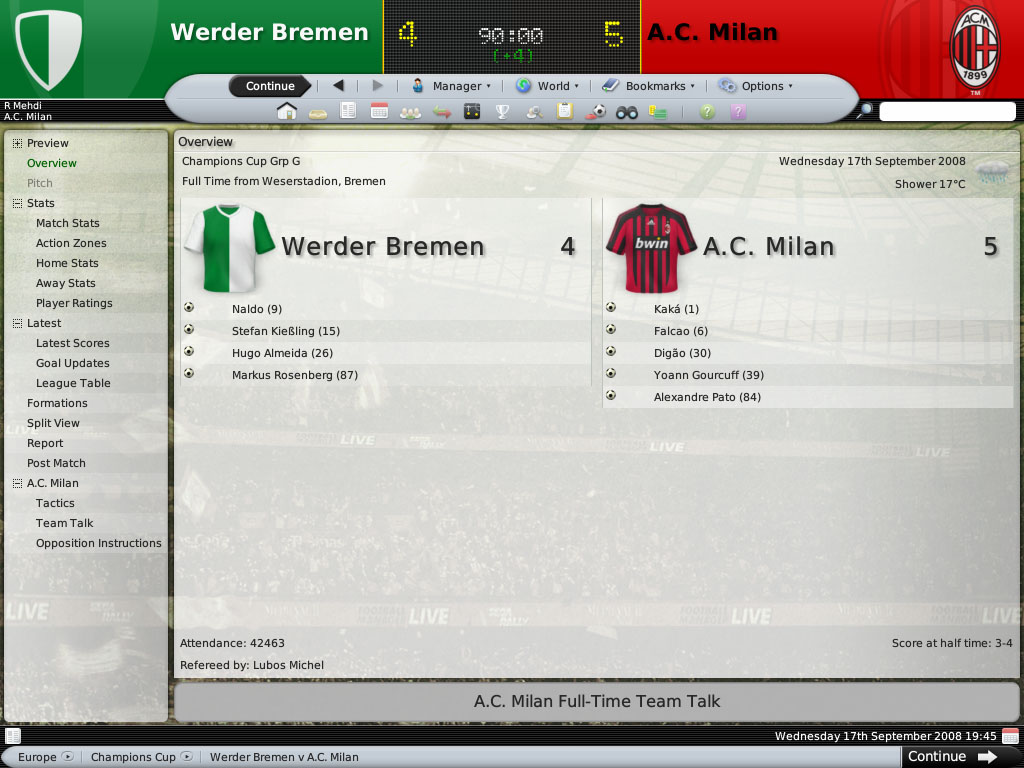Click the Continue button in top toolbar
The height and width of the screenshot is (768, 1024).
point(270,86)
